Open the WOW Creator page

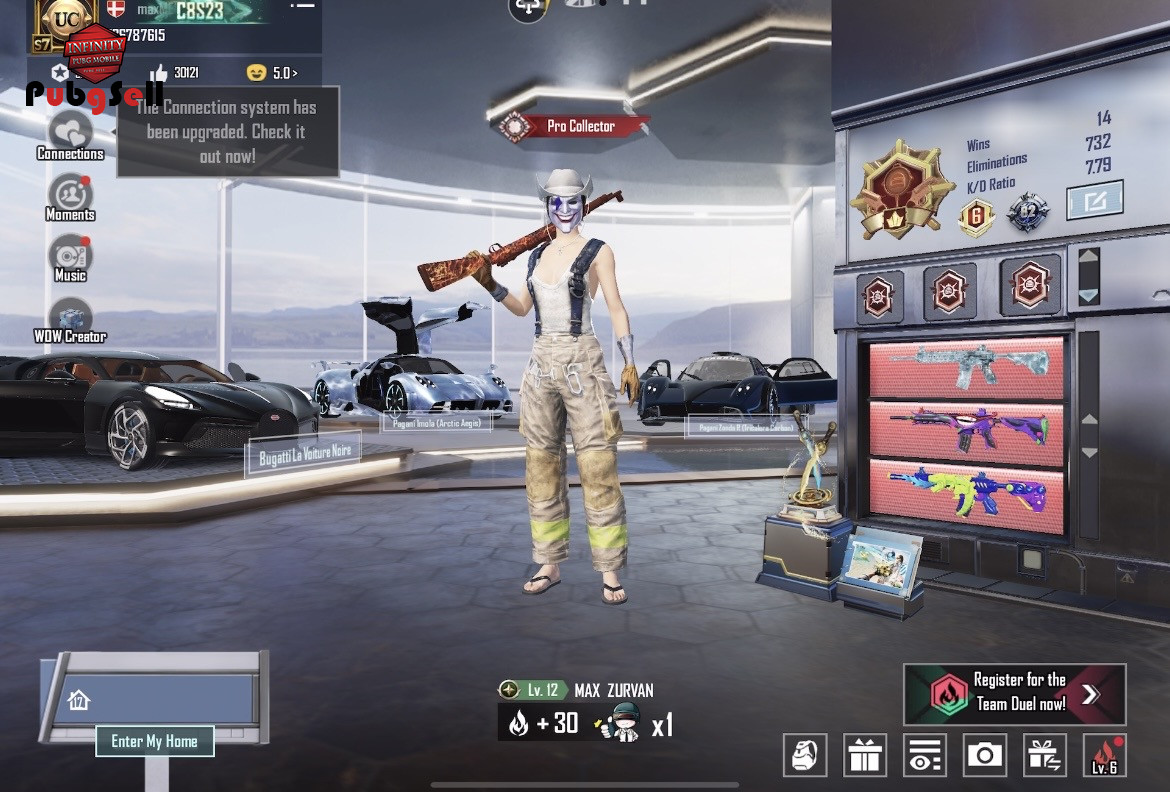pyautogui.click(x=70, y=319)
